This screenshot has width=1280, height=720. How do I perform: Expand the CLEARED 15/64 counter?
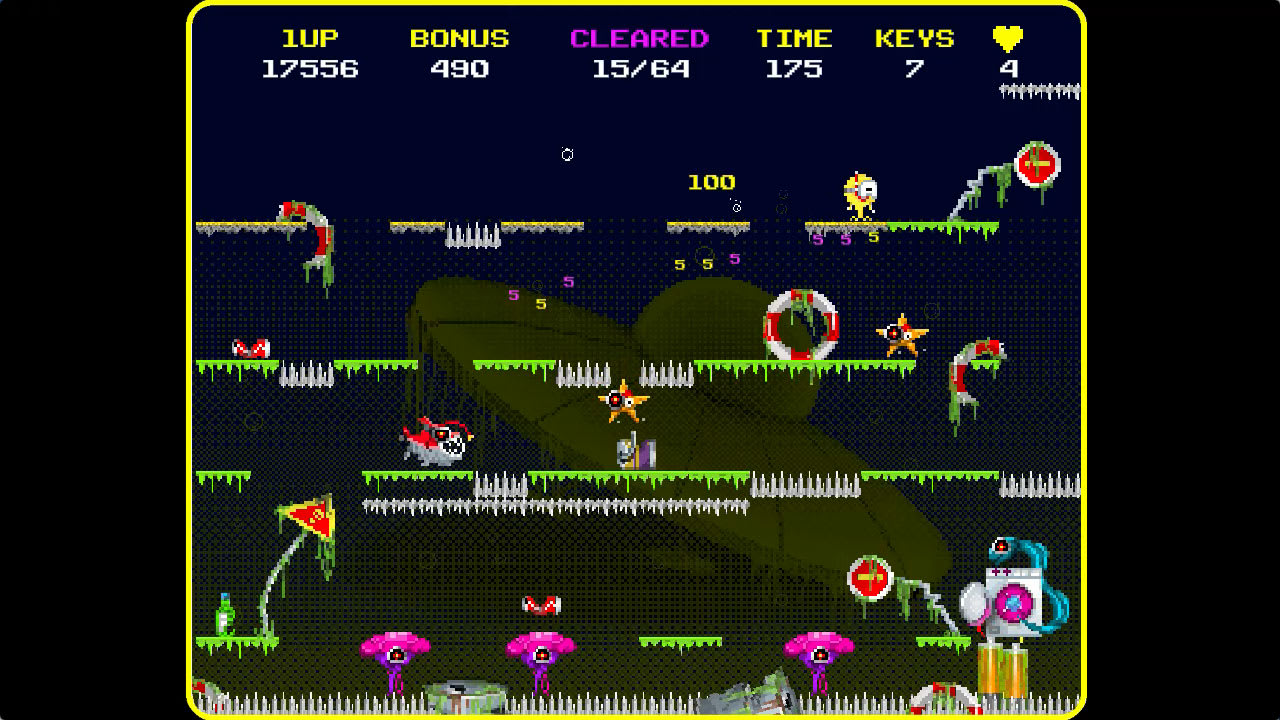coord(637,53)
